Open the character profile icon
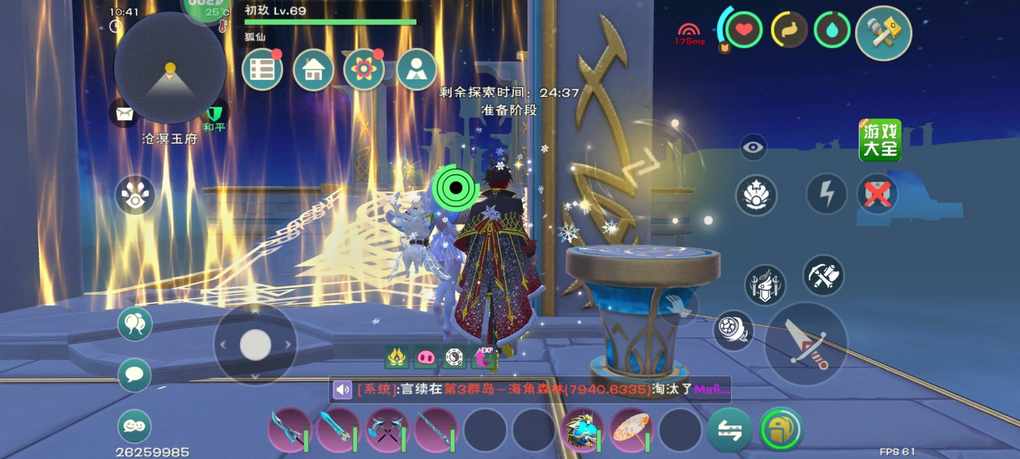The height and width of the screenshot is (459, 1020). pos(416,70)
